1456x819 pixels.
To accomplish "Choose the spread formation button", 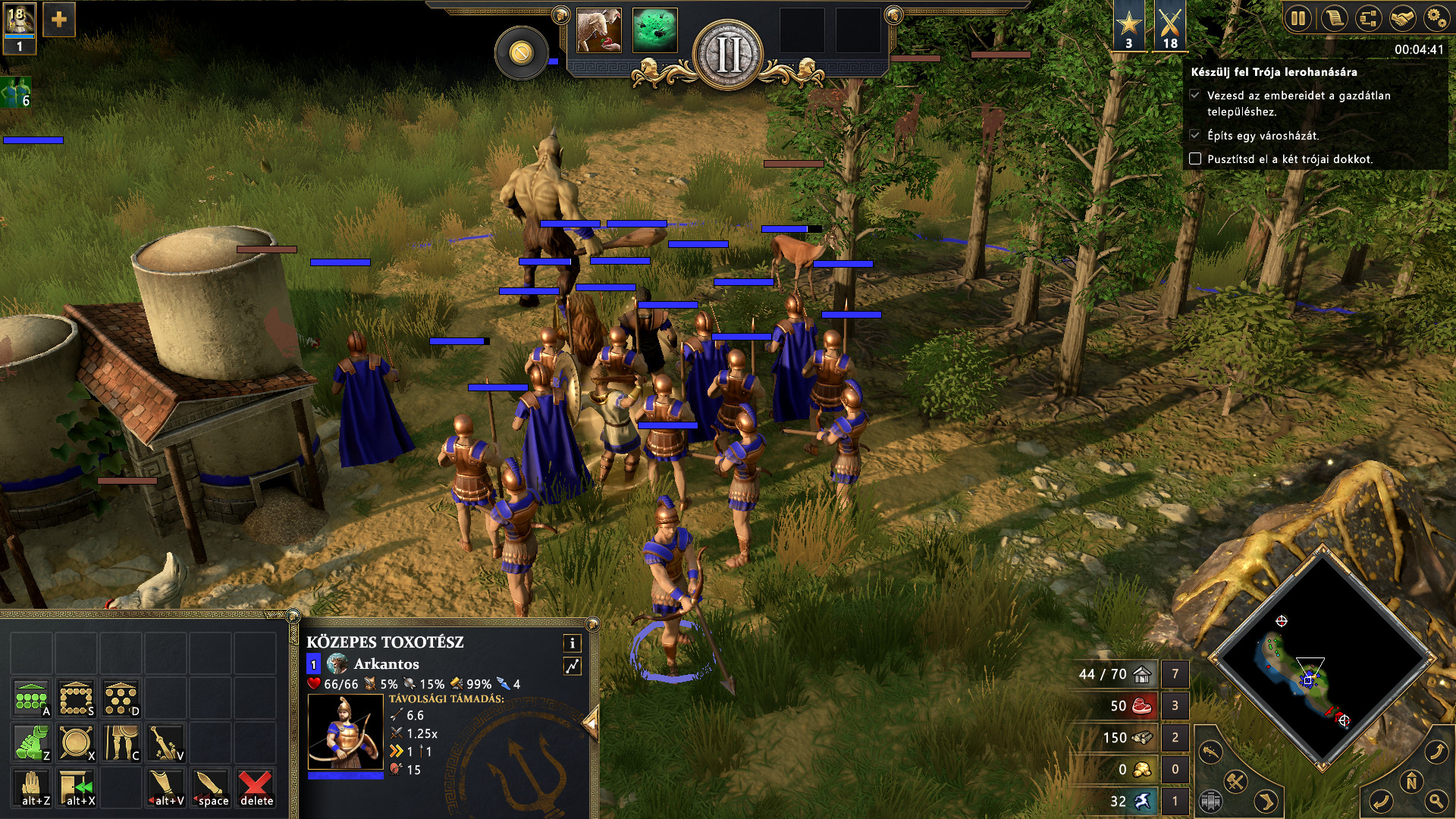I will pos(121,698).
